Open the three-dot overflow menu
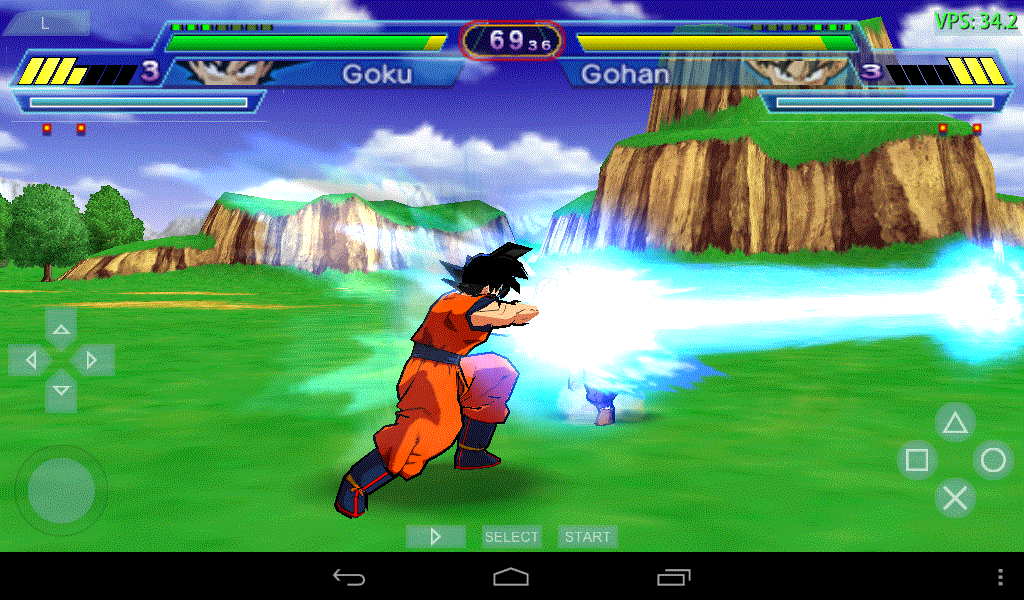The width and height of the screenshot is (1024, 600). [1001, 577]
